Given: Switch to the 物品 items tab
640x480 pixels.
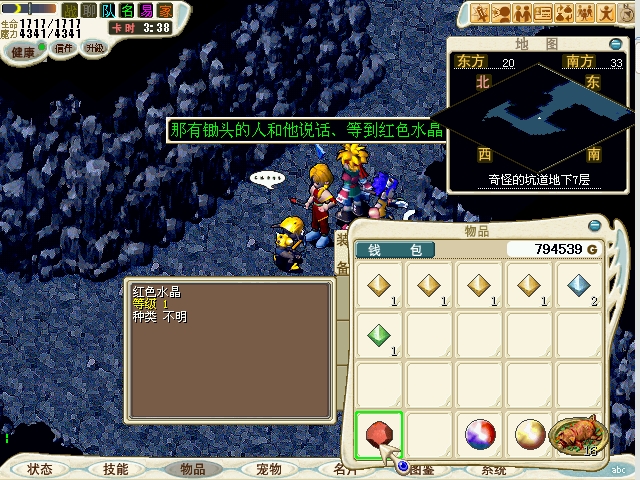Looking at the screenshot, I should click(x=192, y=468).
